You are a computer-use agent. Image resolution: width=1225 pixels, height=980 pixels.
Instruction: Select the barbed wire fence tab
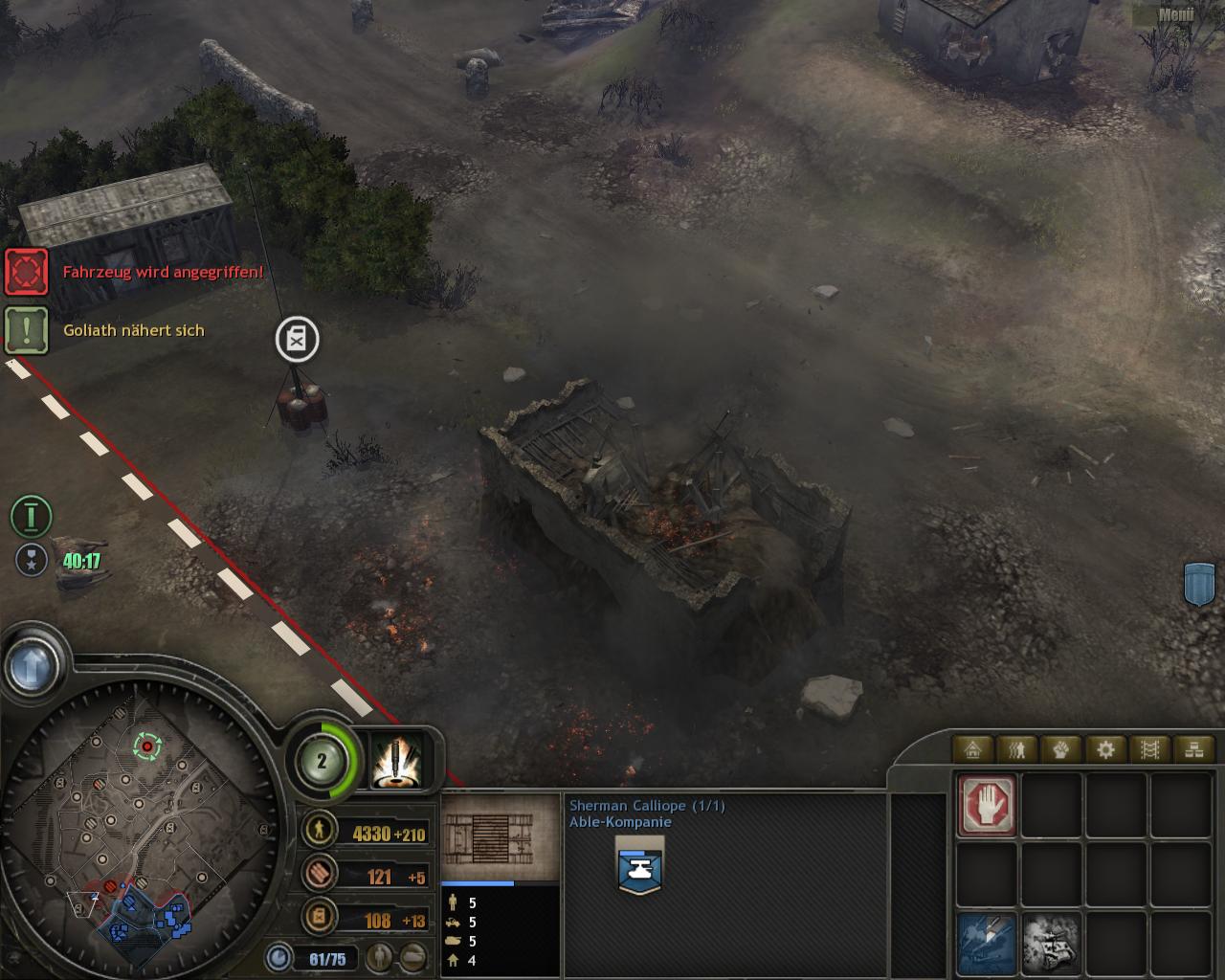click(x=1149, y=749)
